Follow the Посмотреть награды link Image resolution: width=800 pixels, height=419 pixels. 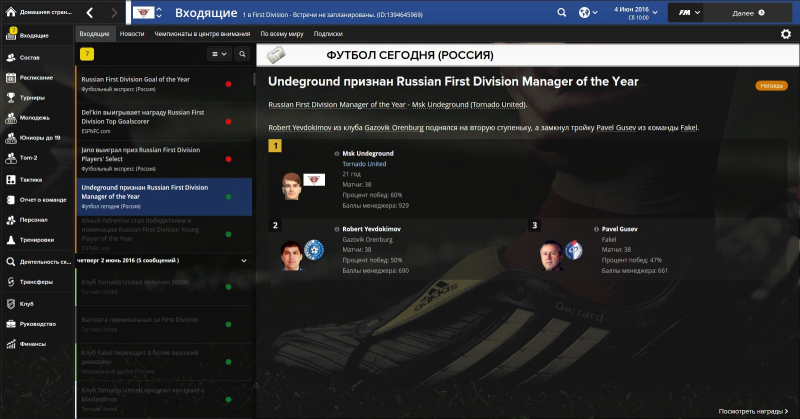758,411
